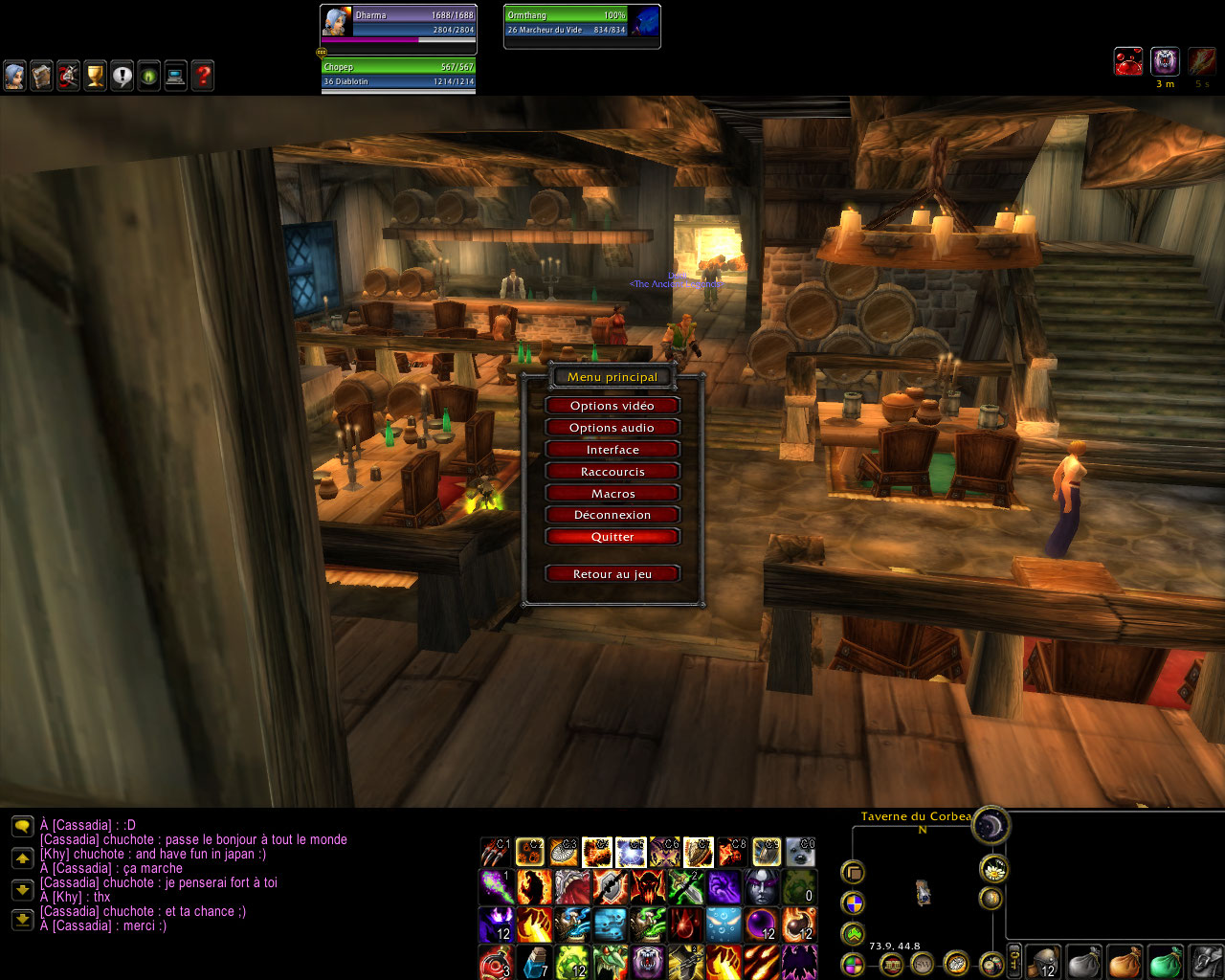
Task: Open Options vidéo in the main menu
Action: 612,406
